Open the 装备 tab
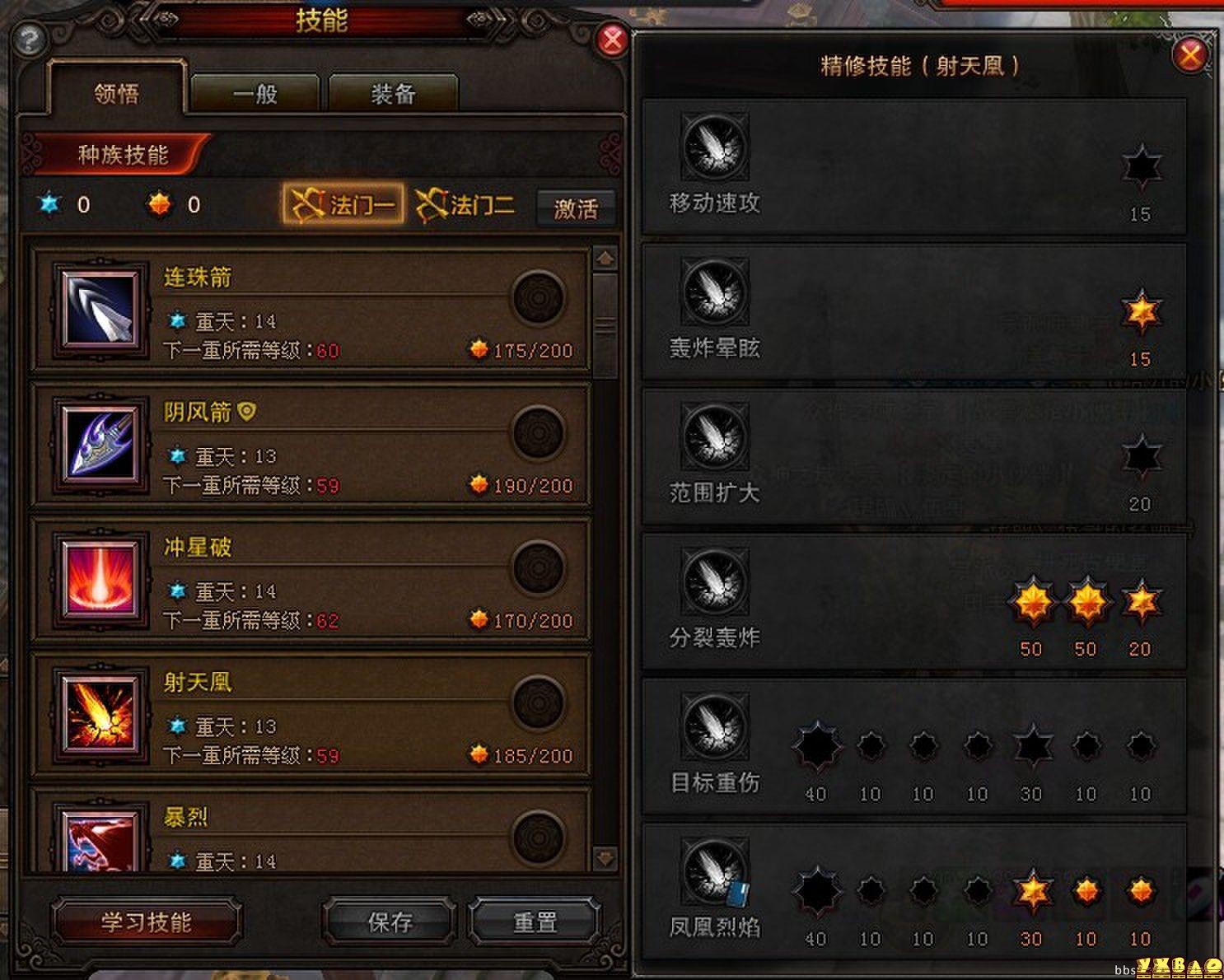 click(393, 94)
